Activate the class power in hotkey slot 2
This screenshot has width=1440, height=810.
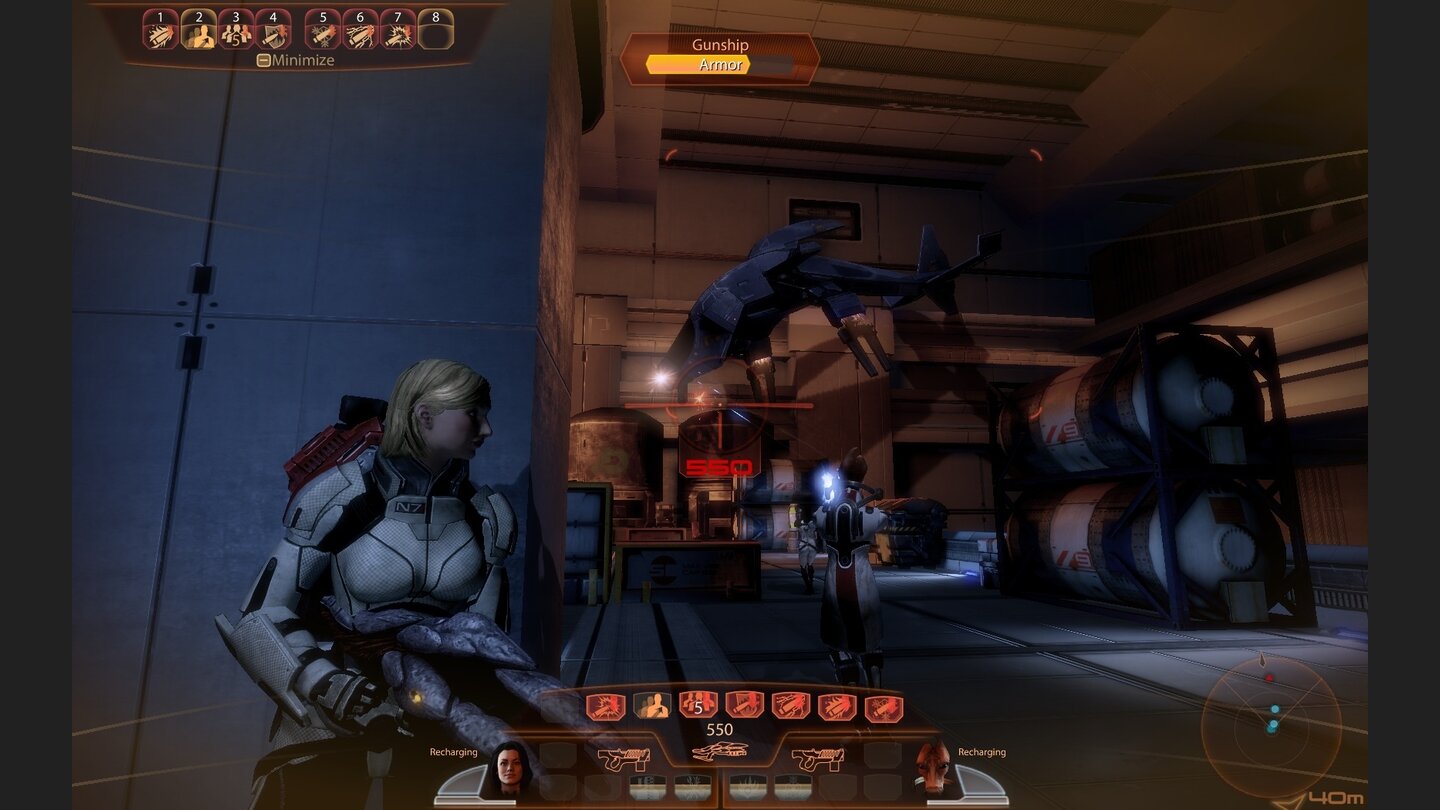click(x=197, y=28)
